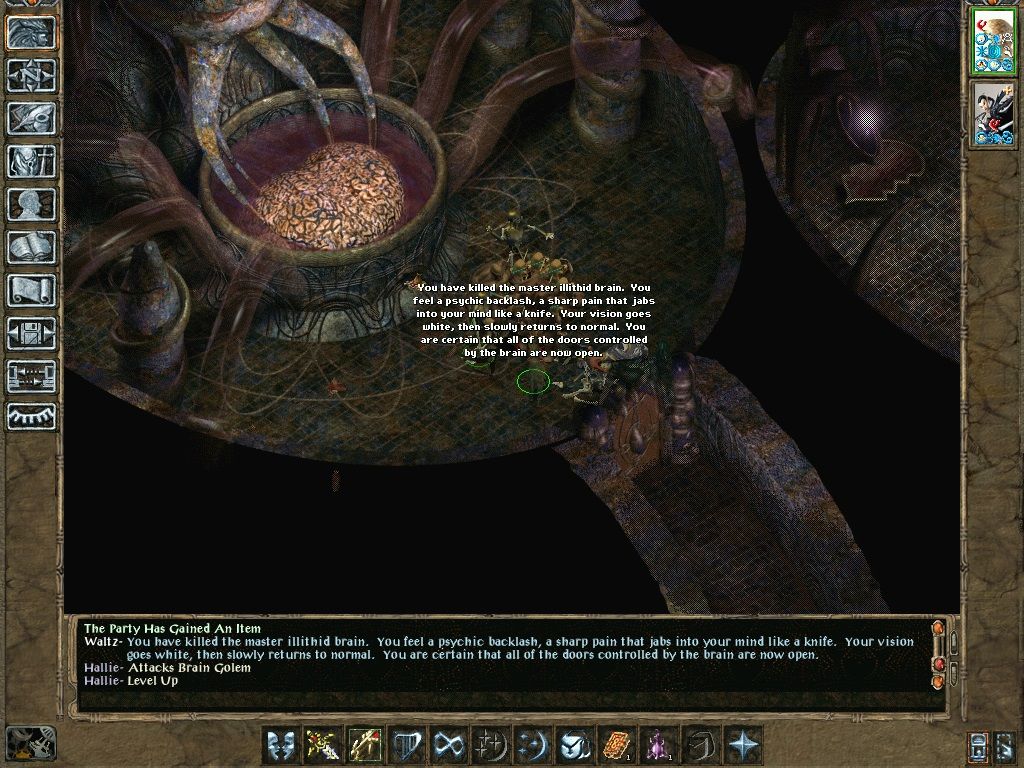The width and height of the screenshot is (1024, 768).
Task: Open the priest scroll button
Action: [31, 290]
